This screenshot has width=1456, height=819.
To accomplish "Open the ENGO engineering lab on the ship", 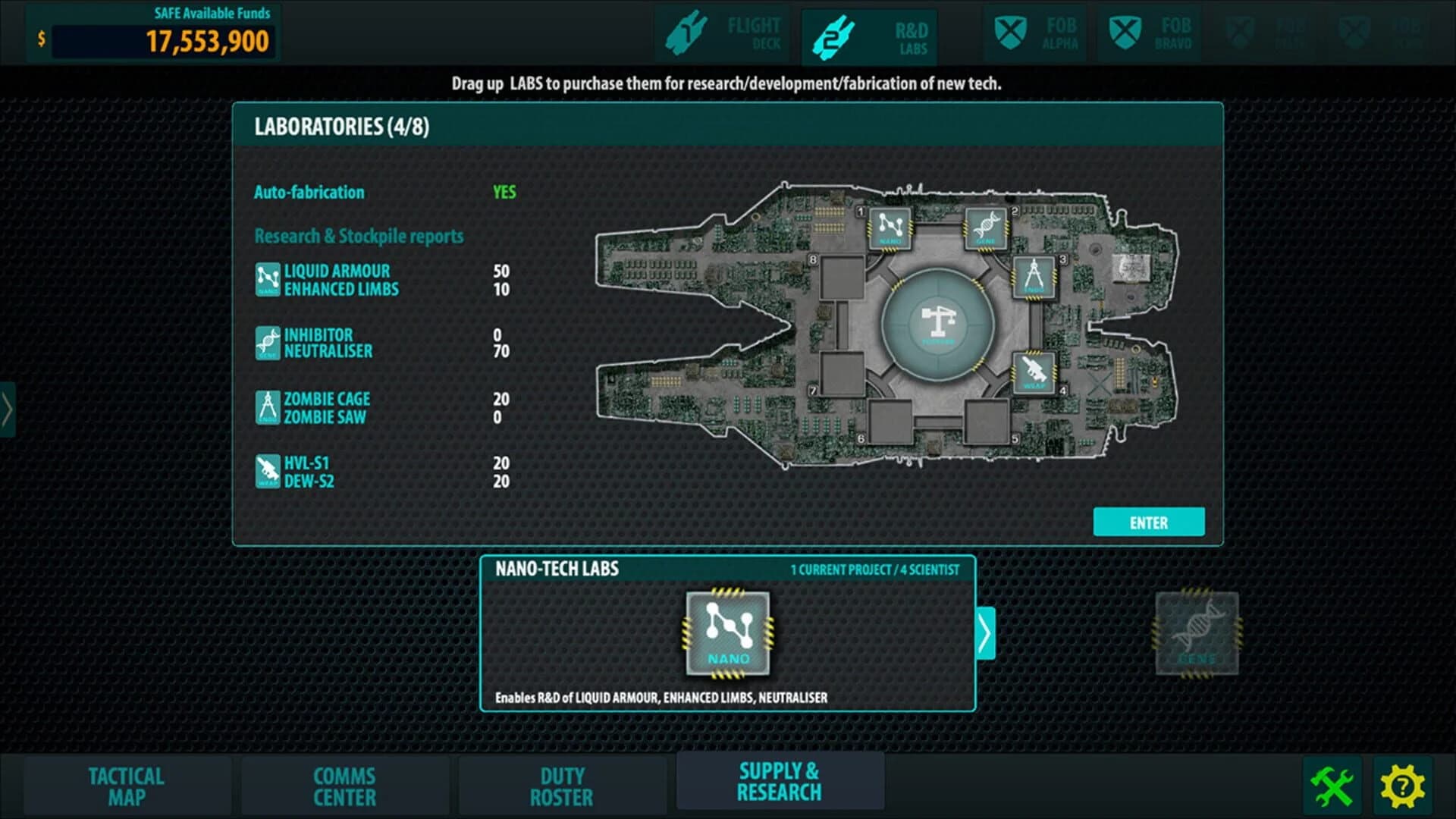I will (x=1036, y=280).
